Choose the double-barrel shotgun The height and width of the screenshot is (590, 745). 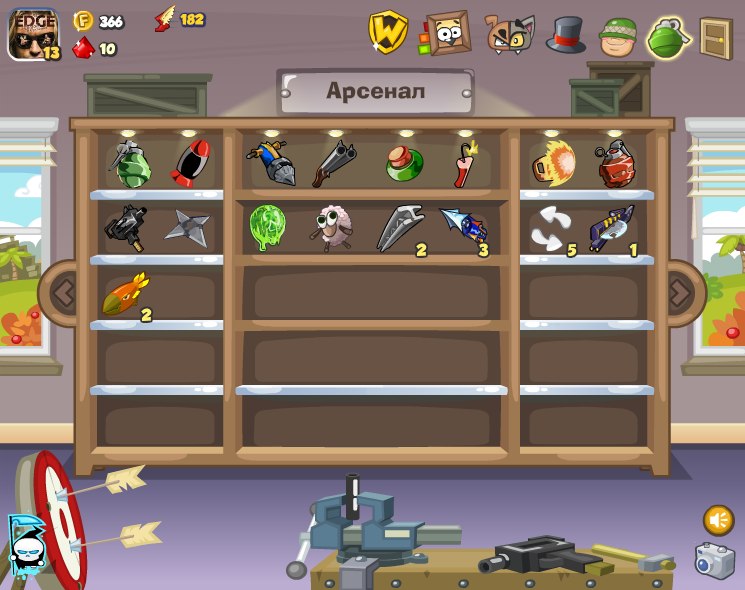pyautogui.click(x=333, y=163)
